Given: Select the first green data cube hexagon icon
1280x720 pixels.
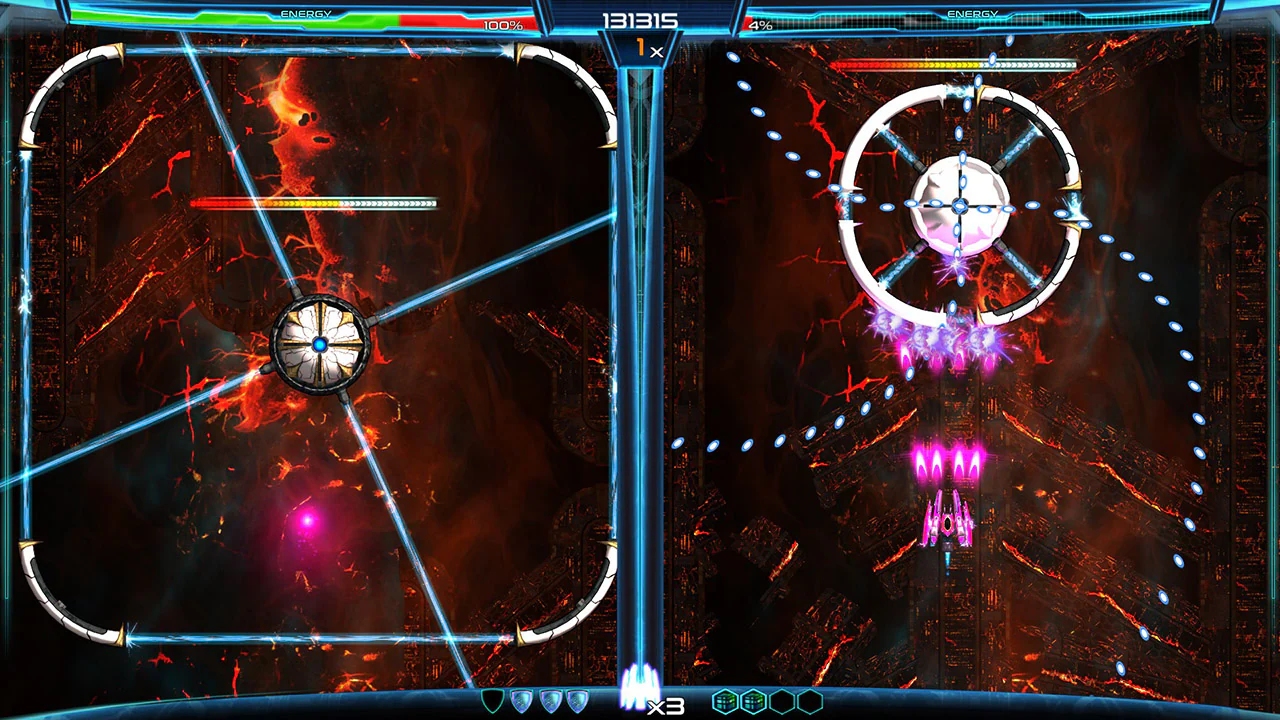Looking at the screenshot, I should [724, 700].
